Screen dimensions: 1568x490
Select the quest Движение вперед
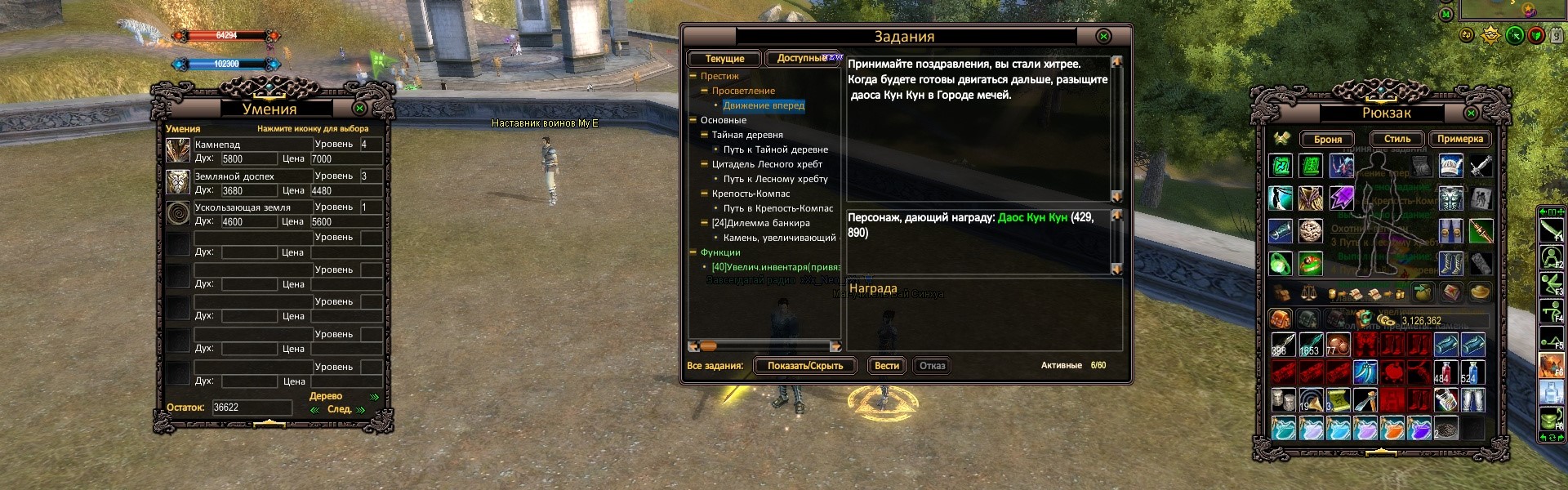(x=764, y=105)
